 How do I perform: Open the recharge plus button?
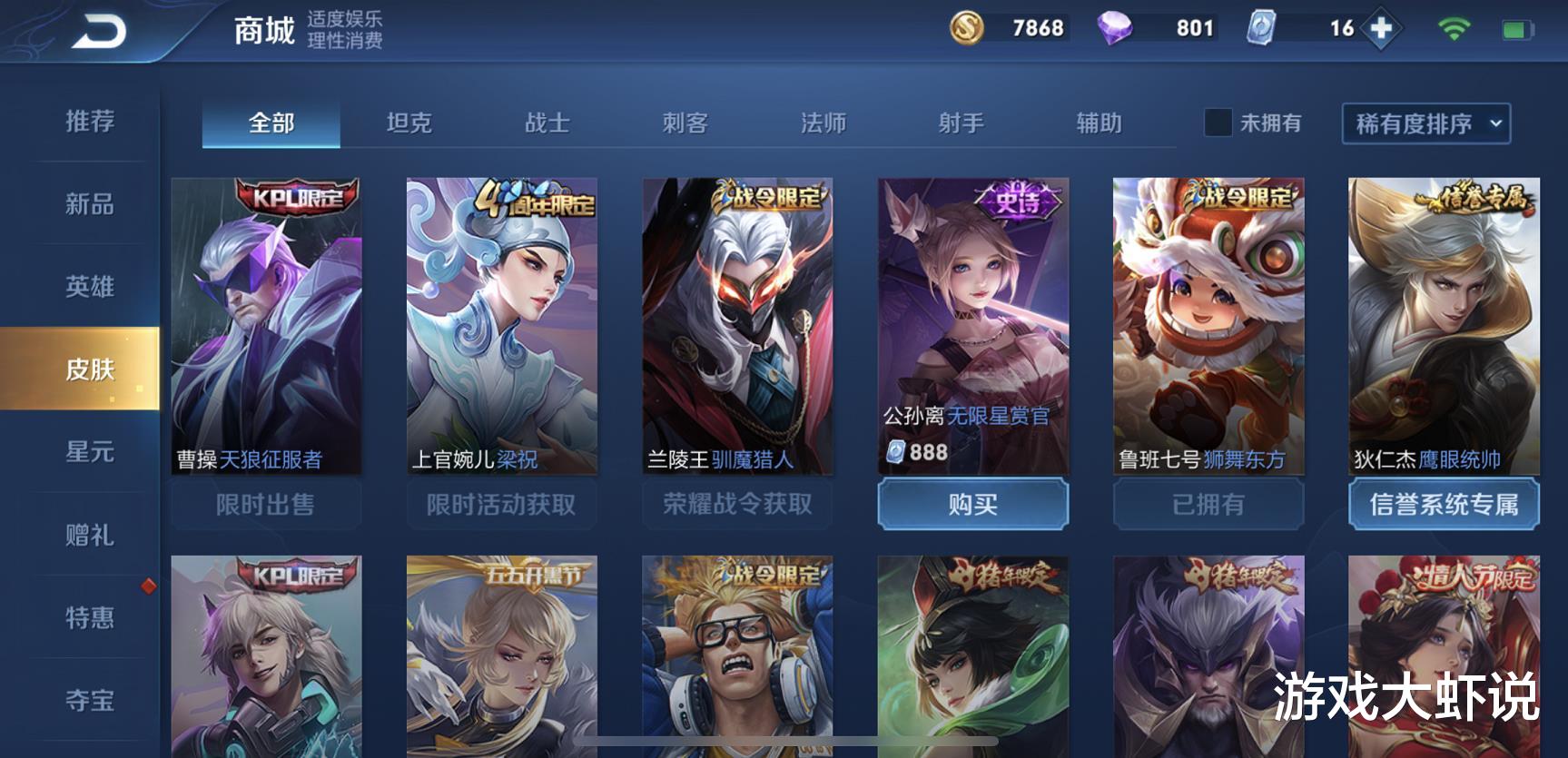1382,28
